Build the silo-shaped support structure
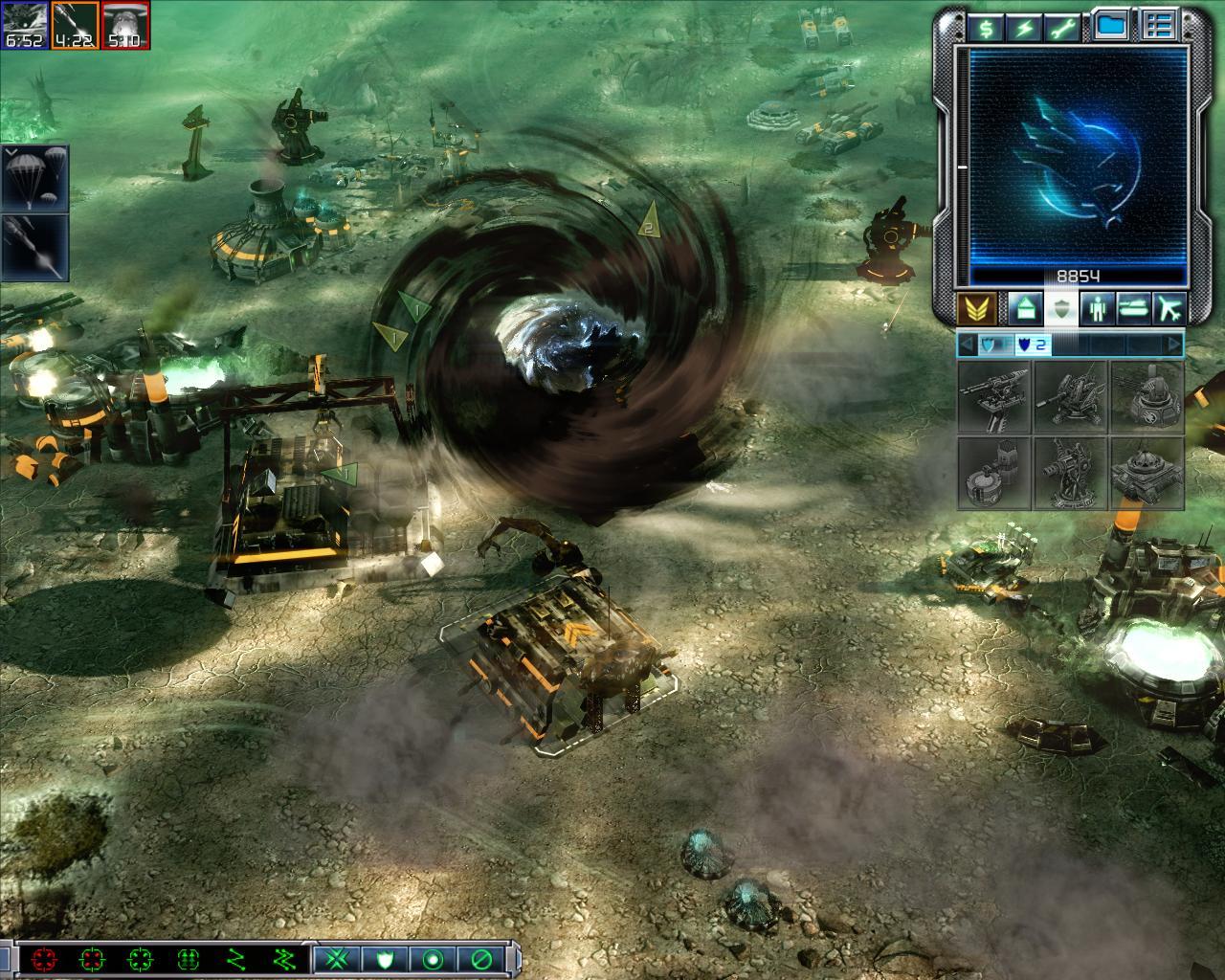The width and height of the screenshot is (1225, 980). [994, 473]
